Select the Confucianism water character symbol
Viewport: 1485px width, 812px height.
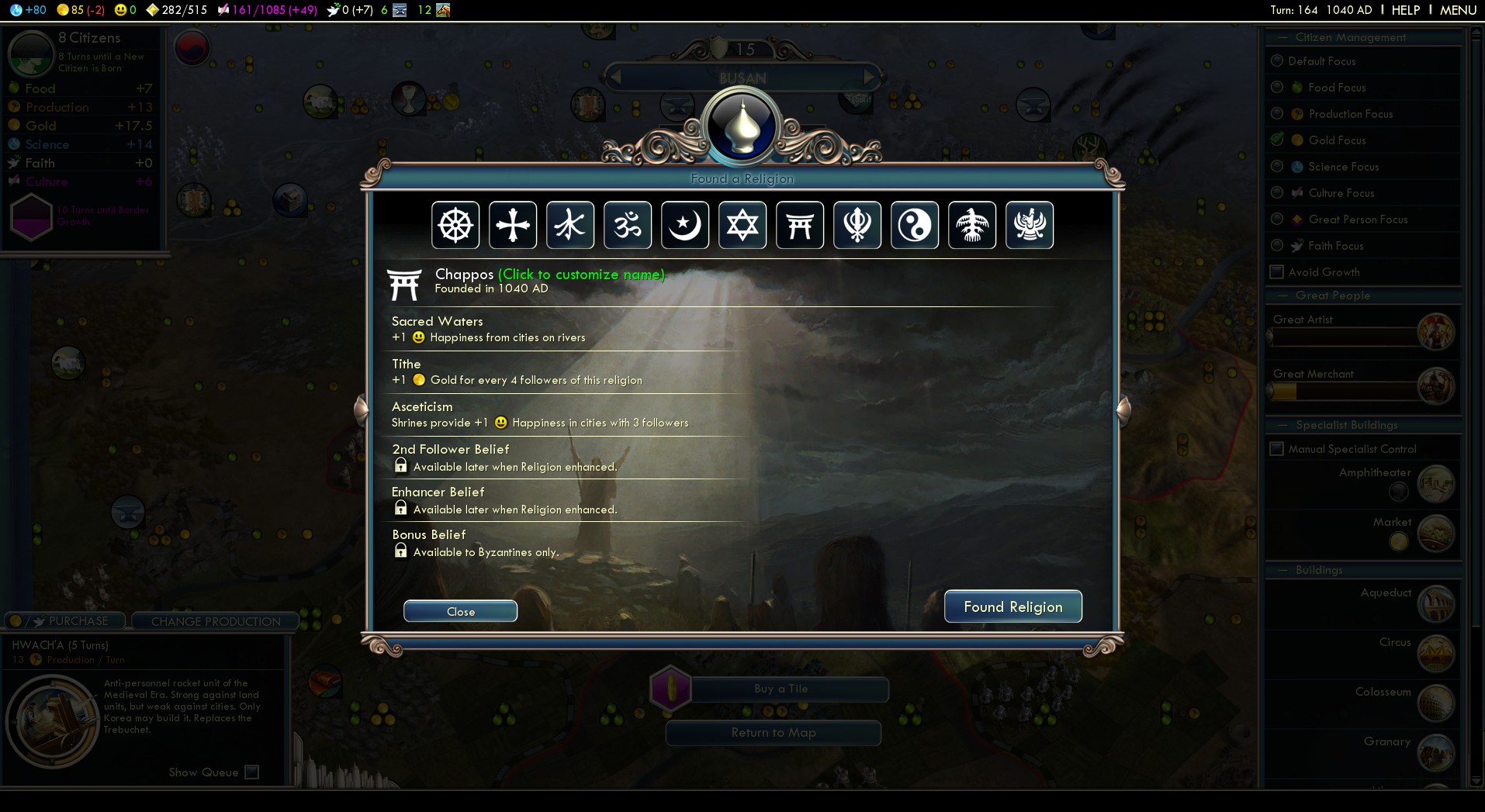[x=570, y=226]
